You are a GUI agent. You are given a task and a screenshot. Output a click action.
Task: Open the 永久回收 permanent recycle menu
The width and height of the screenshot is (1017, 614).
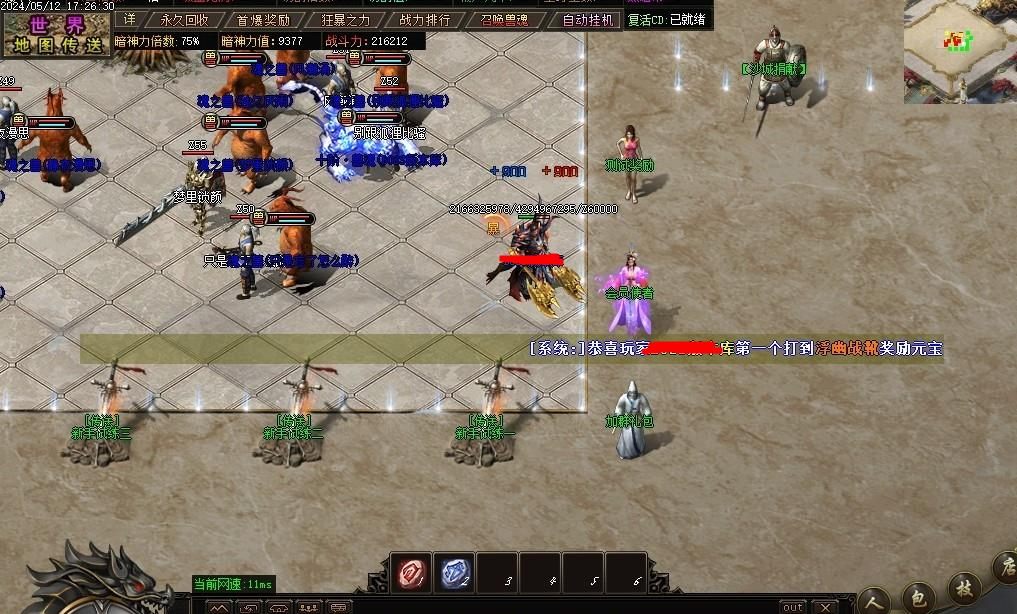pyautogui.click(x=185, y=19)
